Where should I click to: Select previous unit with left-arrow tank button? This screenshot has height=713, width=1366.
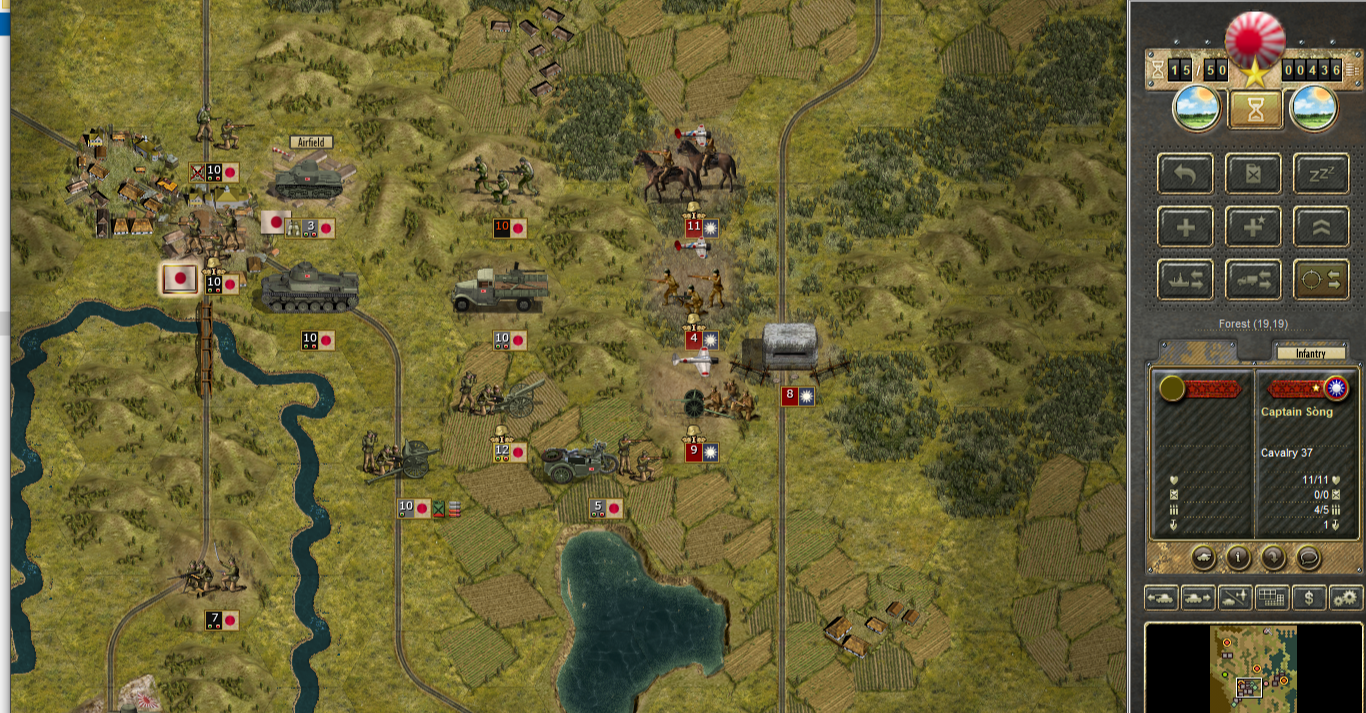coord(1161,598)
